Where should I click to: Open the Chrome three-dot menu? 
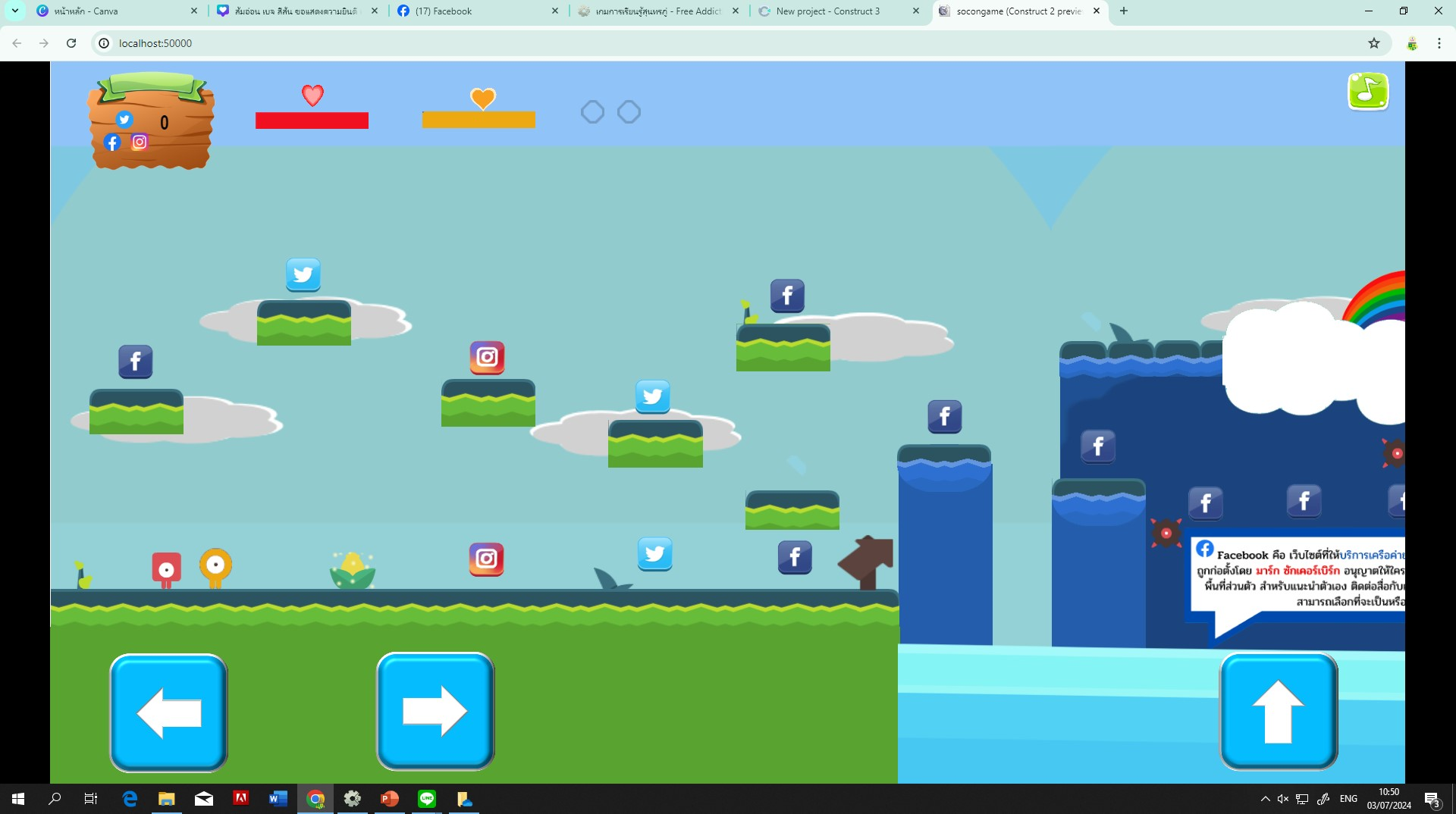(x=1439, y=43)
